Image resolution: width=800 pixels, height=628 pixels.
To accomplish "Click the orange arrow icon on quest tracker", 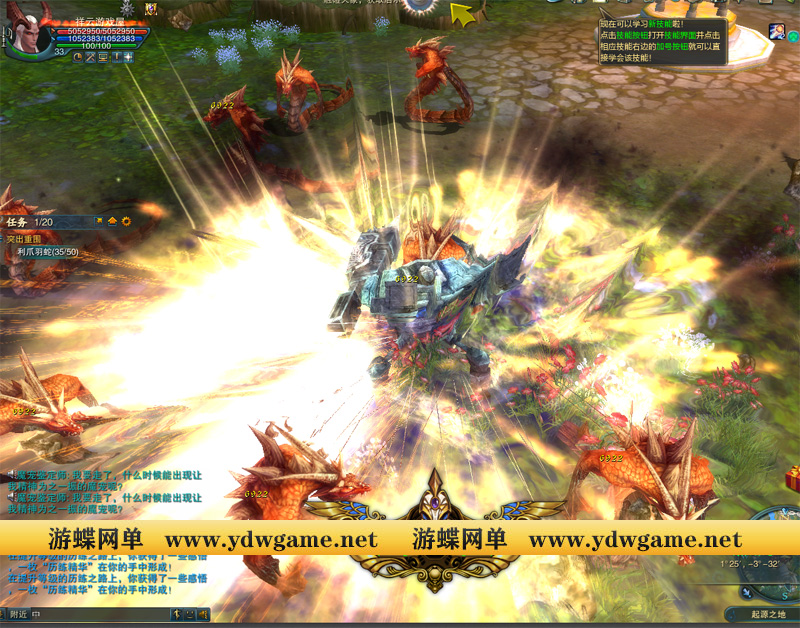I will (x=112, y=221).
